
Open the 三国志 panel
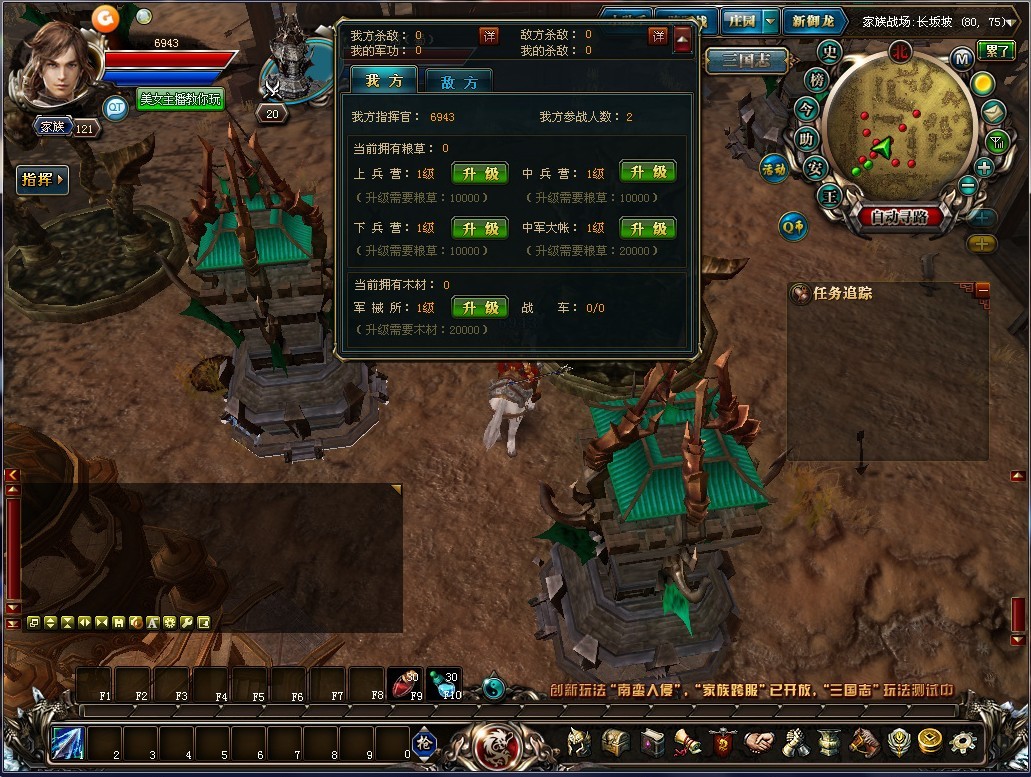pos(744,61)
